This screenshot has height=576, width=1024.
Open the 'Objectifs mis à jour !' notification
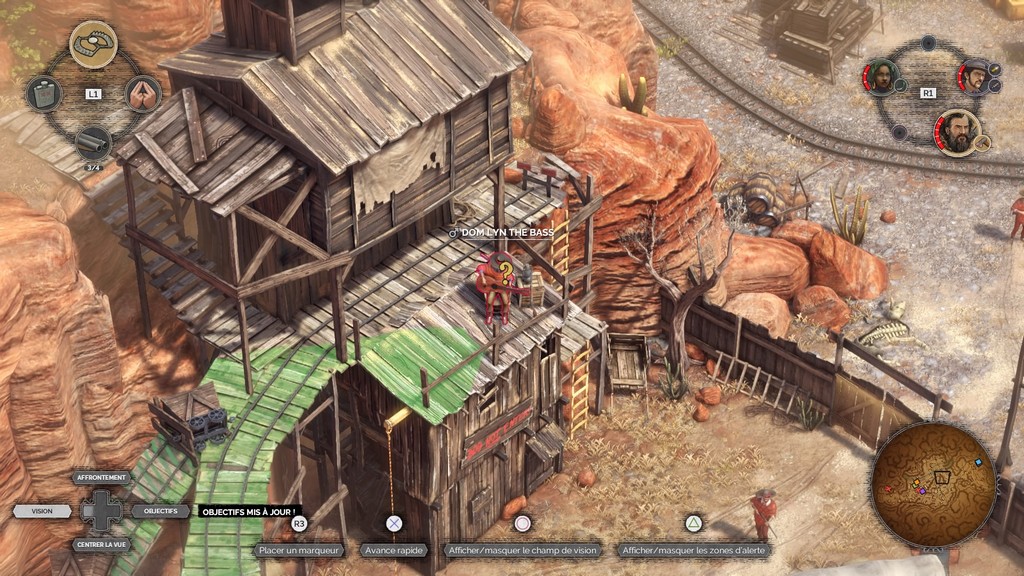pyautogui.click(x=248, y=511)
